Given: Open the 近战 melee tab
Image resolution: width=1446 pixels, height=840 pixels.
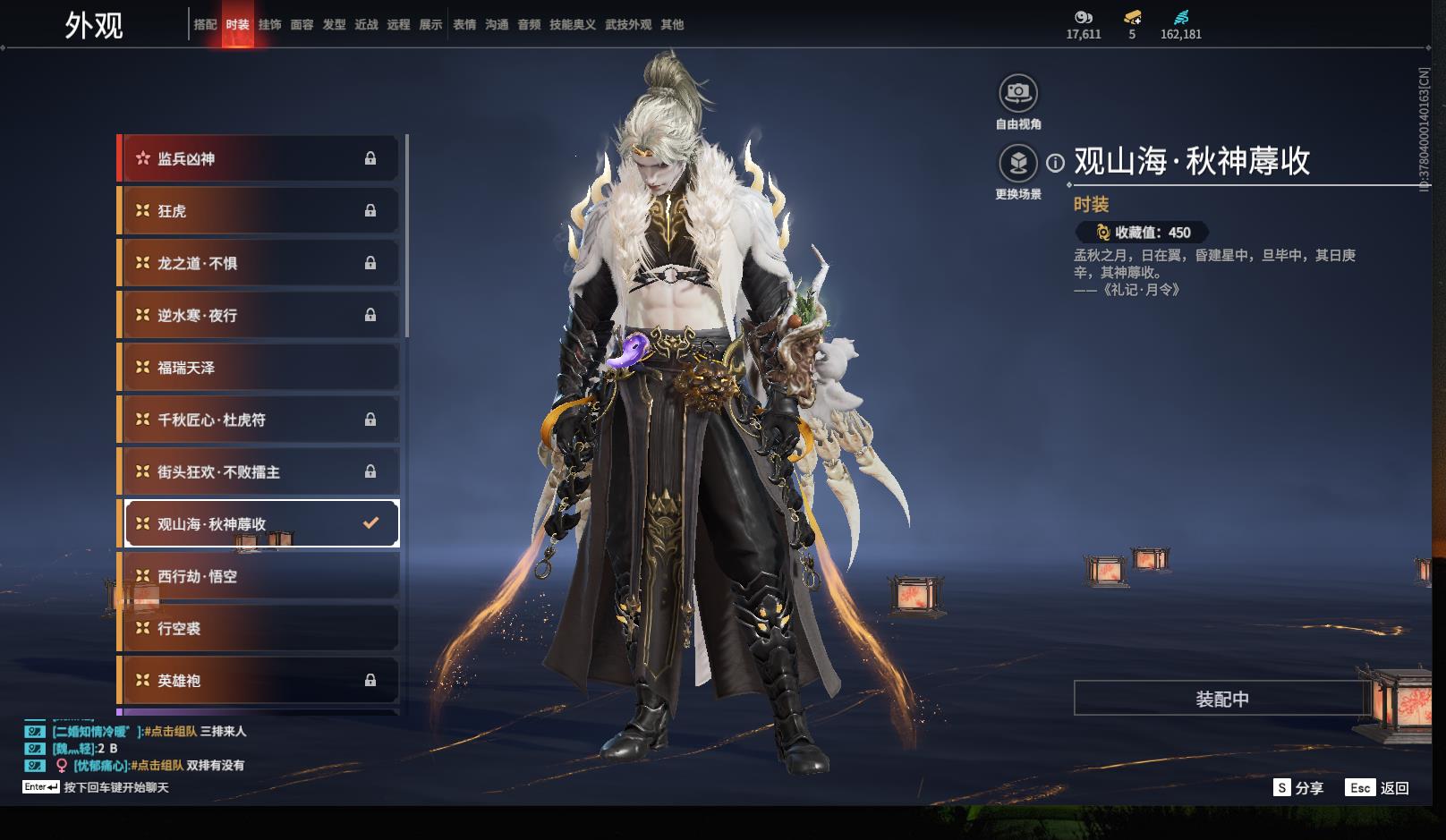Looking at the screenshot, I should 366,25.
